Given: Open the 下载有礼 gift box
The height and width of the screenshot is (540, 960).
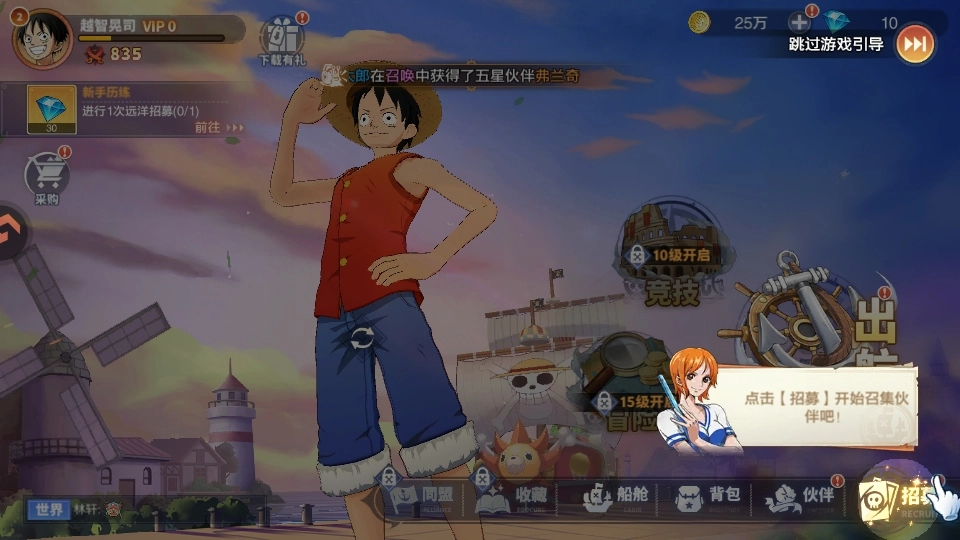Looking at the screenshot, I should (x=280, y=40).
